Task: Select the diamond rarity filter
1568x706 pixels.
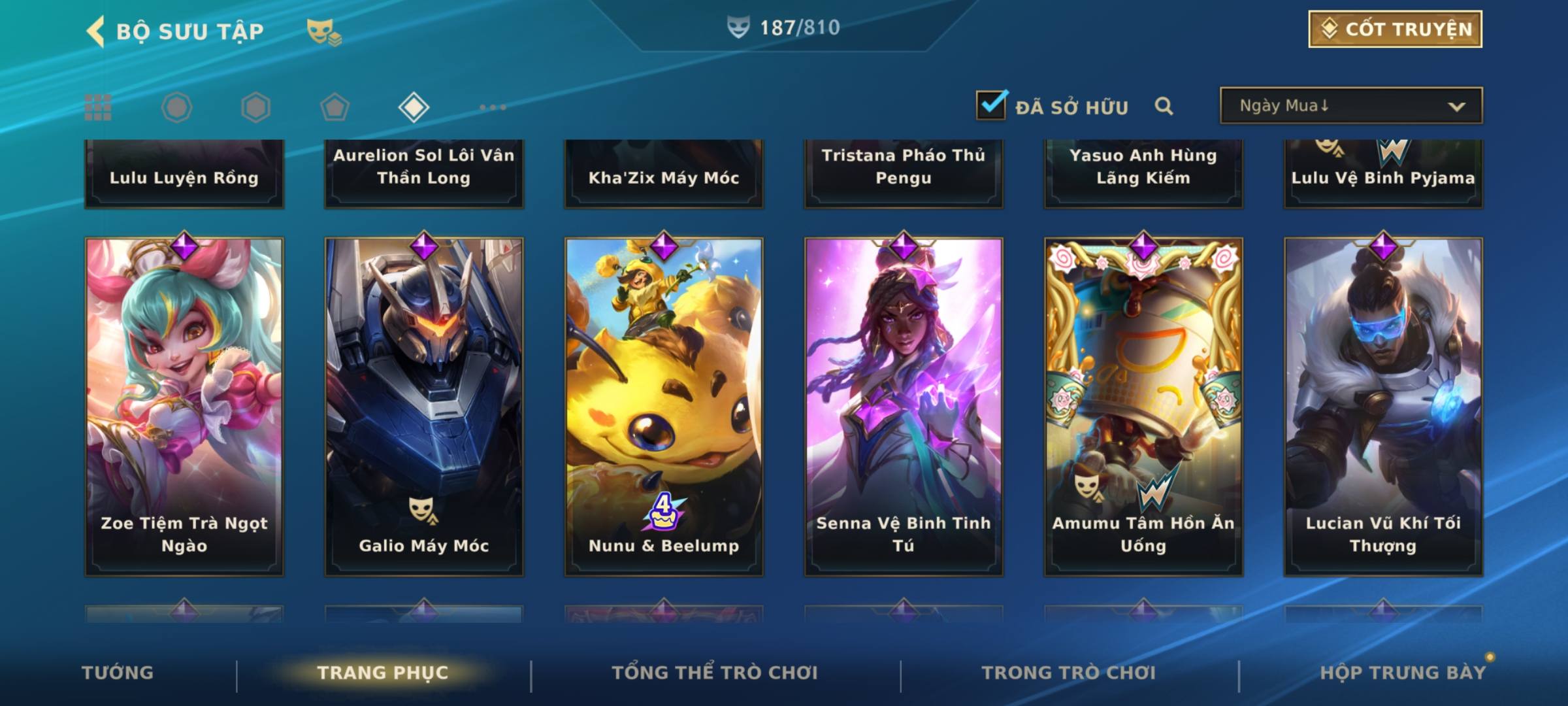Action: [414, 107]
